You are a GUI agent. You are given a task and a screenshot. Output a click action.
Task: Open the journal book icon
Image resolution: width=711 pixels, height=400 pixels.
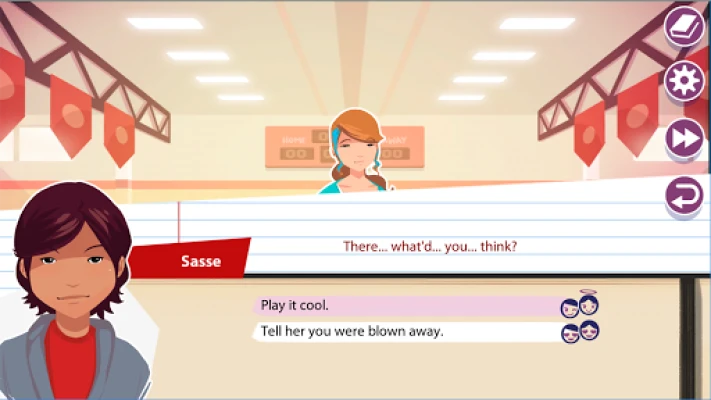[x=685, y=26]
